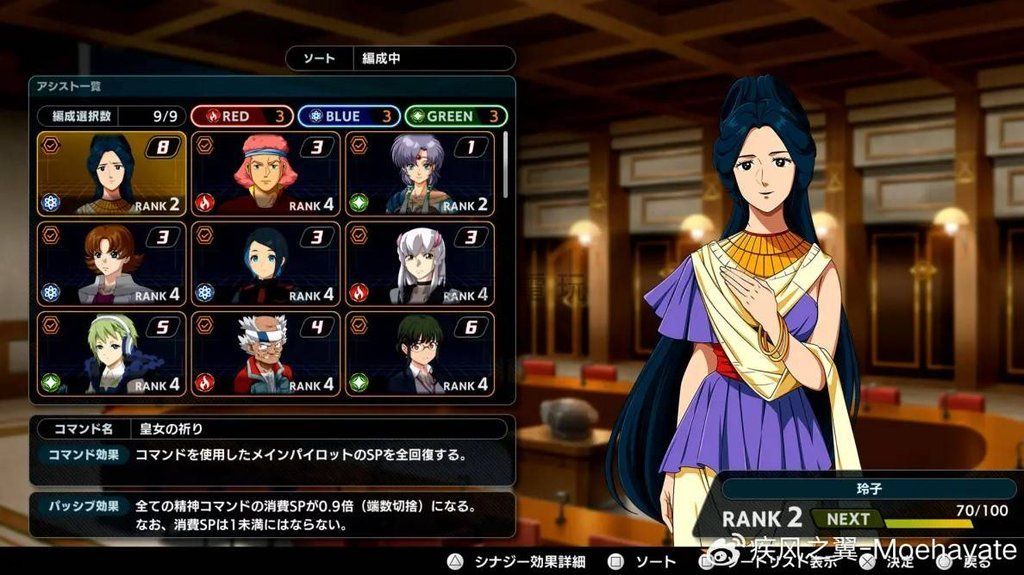1024x575 pixels.
Task: Open the sort dropdown showing 編成中
Action: pos(401,59)
